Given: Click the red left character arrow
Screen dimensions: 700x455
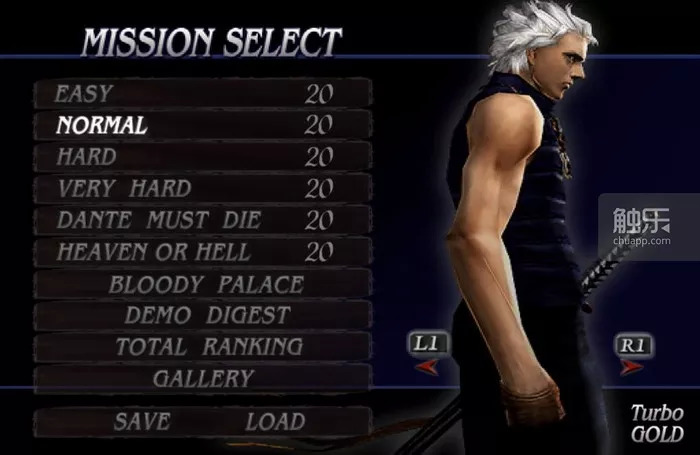Looking at the screenshot, I should [x=425, y=367].
